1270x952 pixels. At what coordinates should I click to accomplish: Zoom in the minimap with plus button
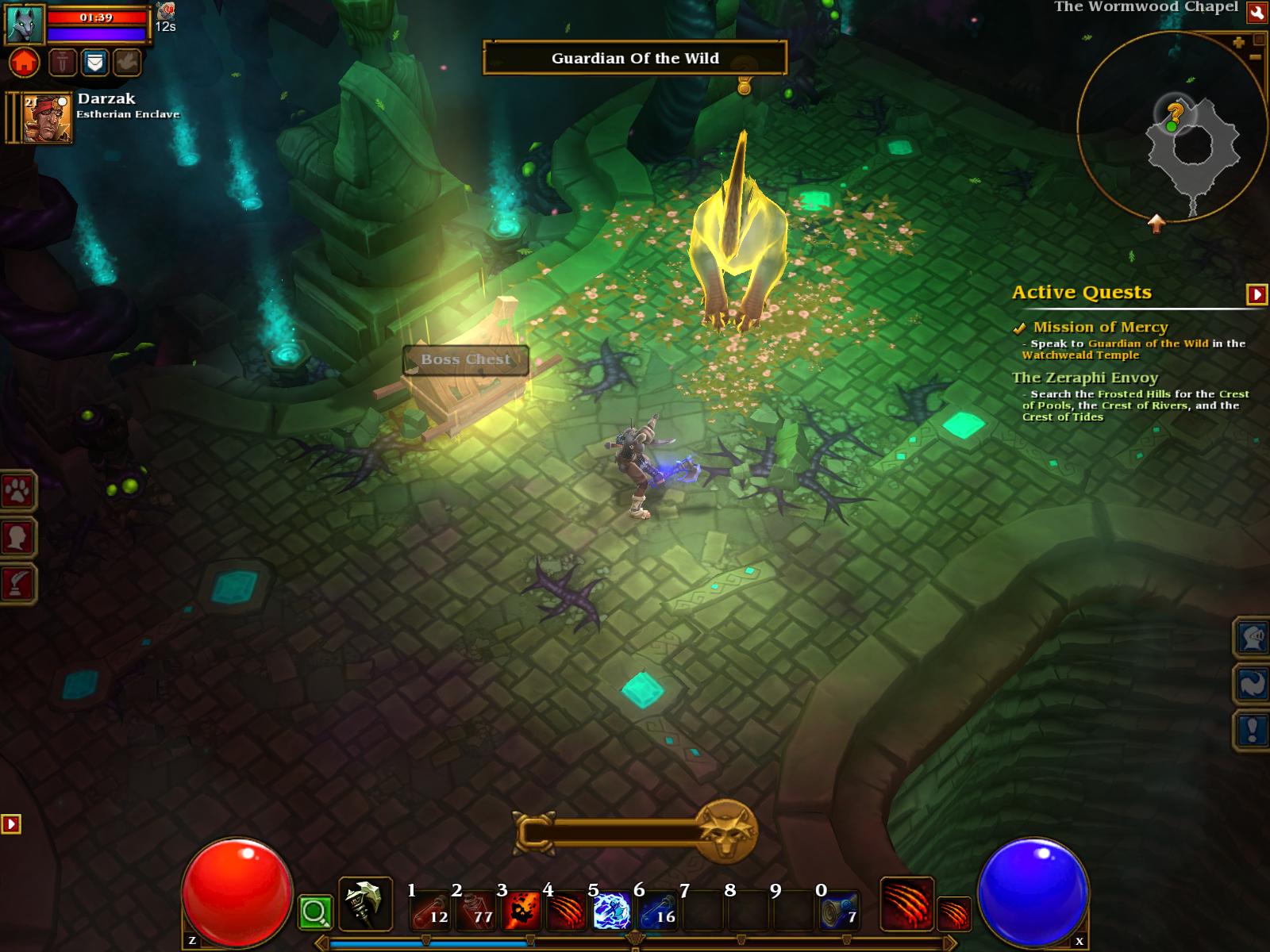pos(1238,43)
